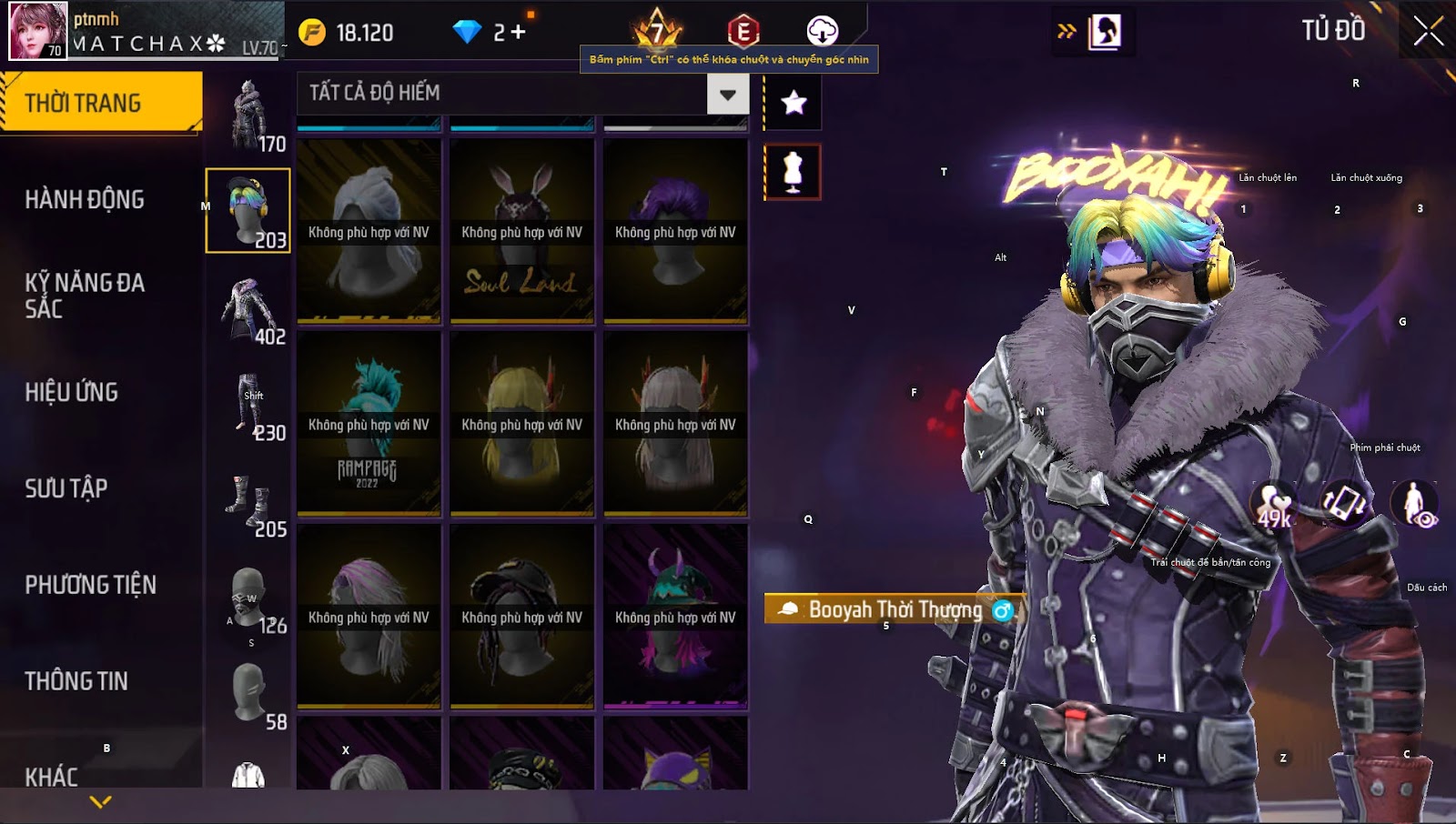Screen dimensions: 1456x824
Task: Choose the face mask slot numbered 126
Action: (x=248, y=600)
